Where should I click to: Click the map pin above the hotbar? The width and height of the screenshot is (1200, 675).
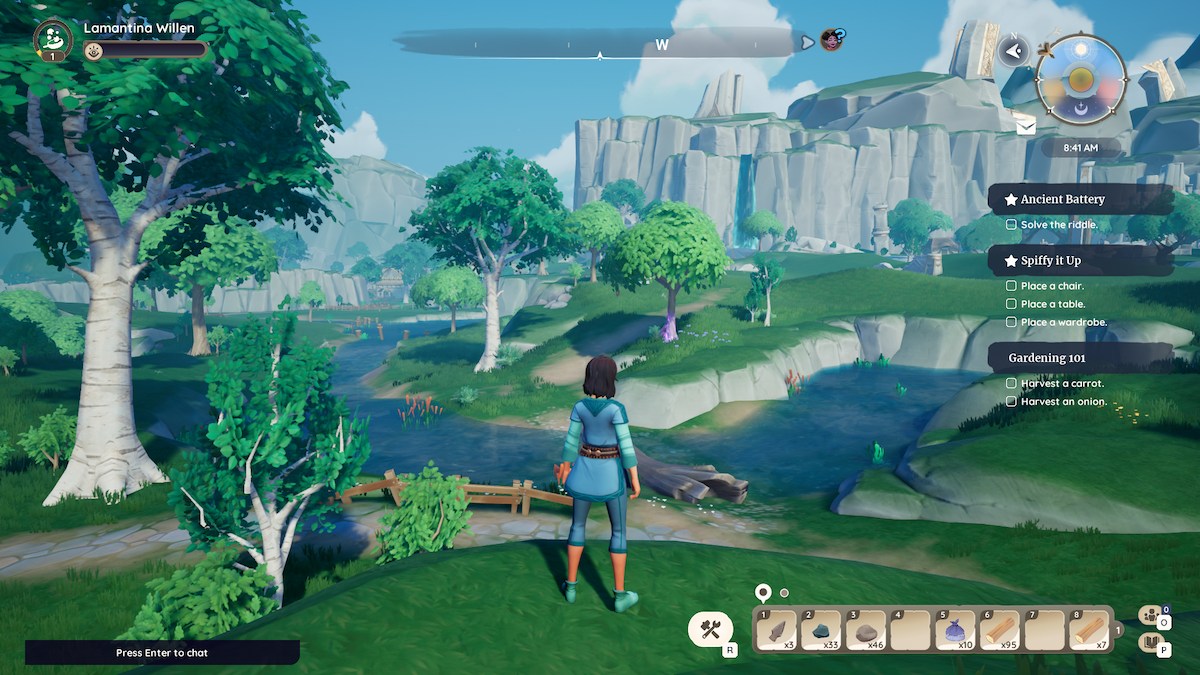click(763, 593)
